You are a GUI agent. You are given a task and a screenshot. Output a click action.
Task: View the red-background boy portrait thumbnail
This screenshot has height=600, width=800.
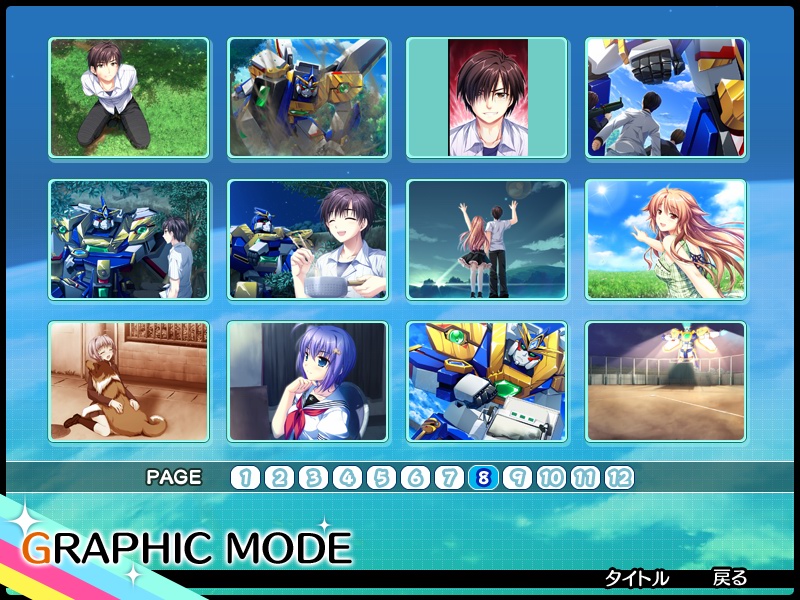(x=487, y=98)
